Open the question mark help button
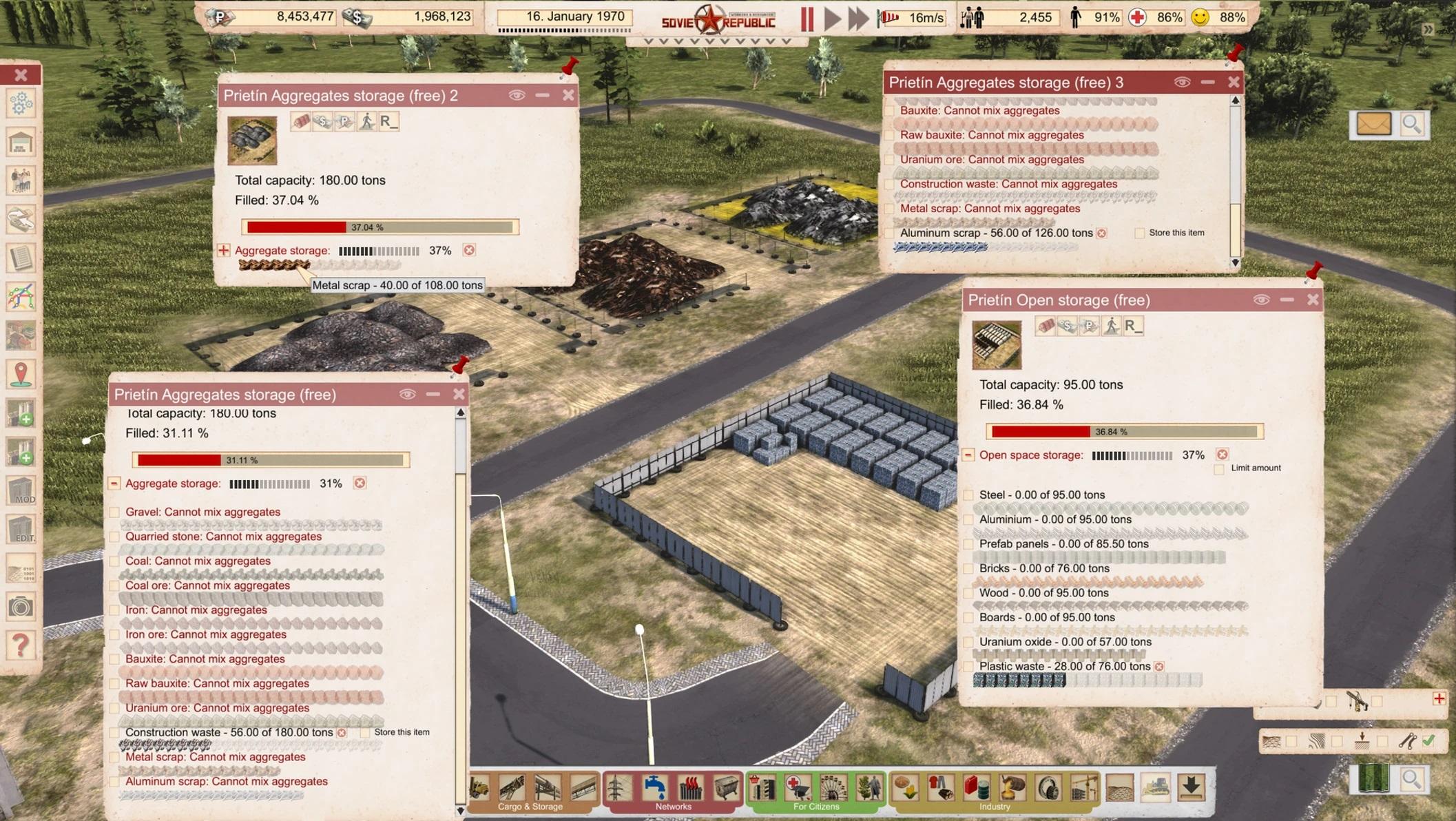1456x821 pixels. click(21, 645)
